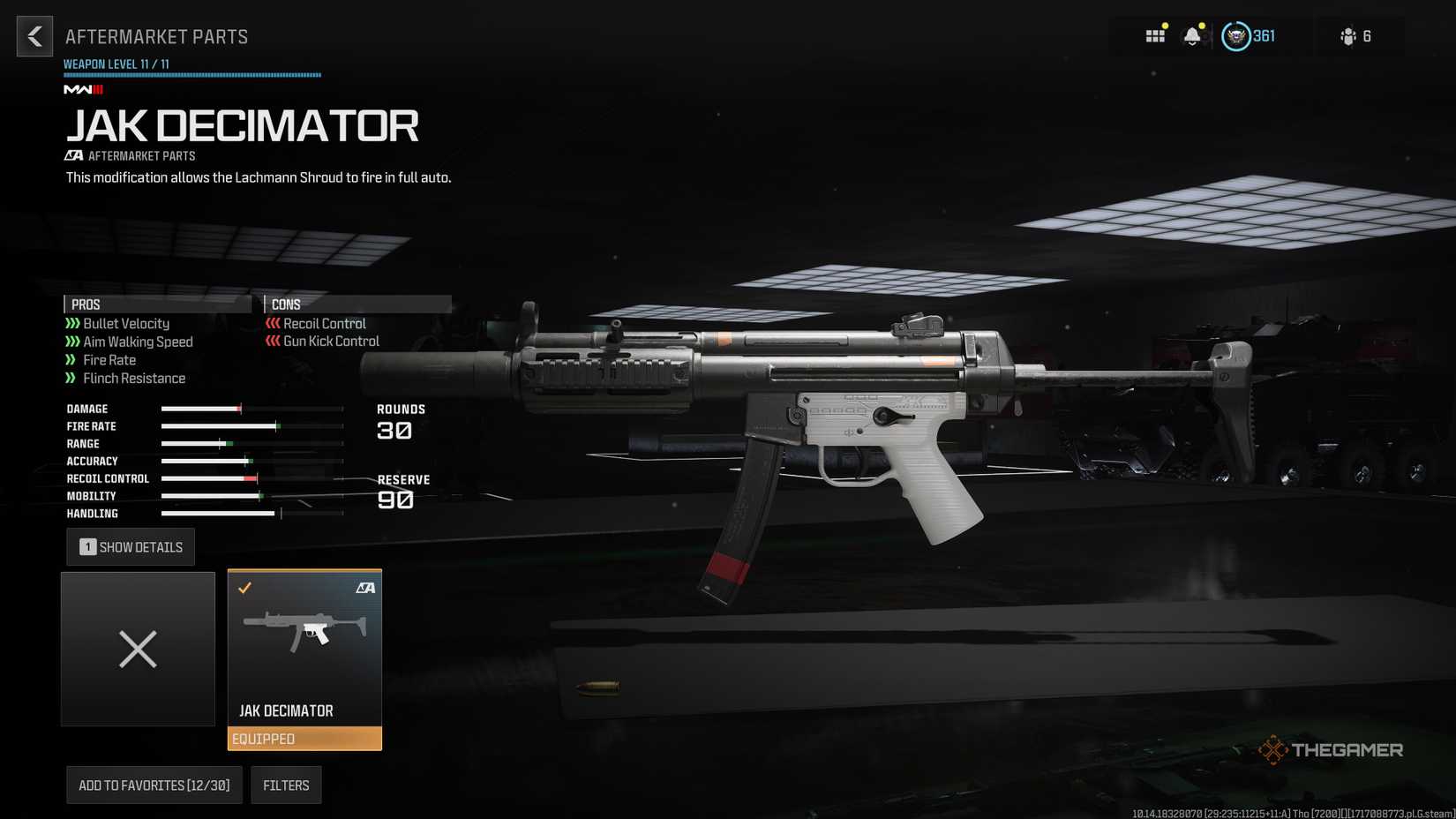Open the FILTERS options

[286, 785]
